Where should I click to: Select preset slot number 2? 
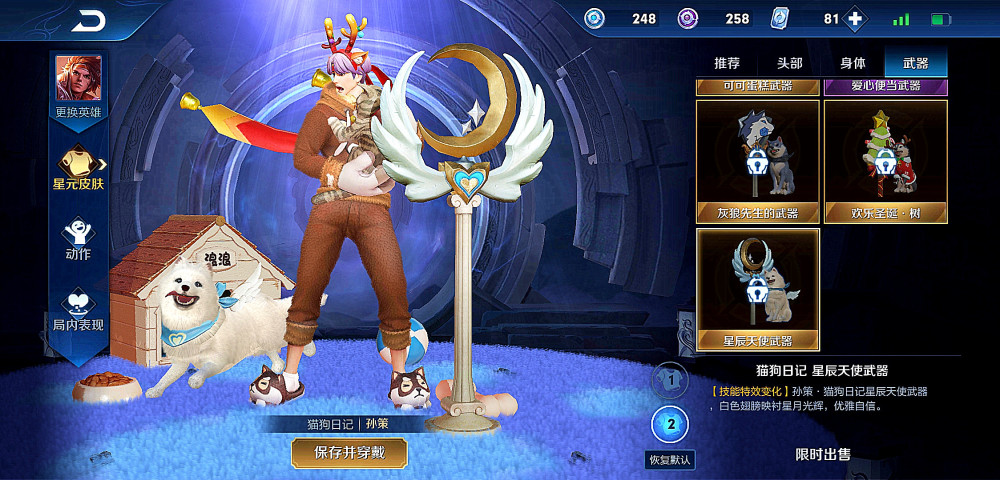671,424
